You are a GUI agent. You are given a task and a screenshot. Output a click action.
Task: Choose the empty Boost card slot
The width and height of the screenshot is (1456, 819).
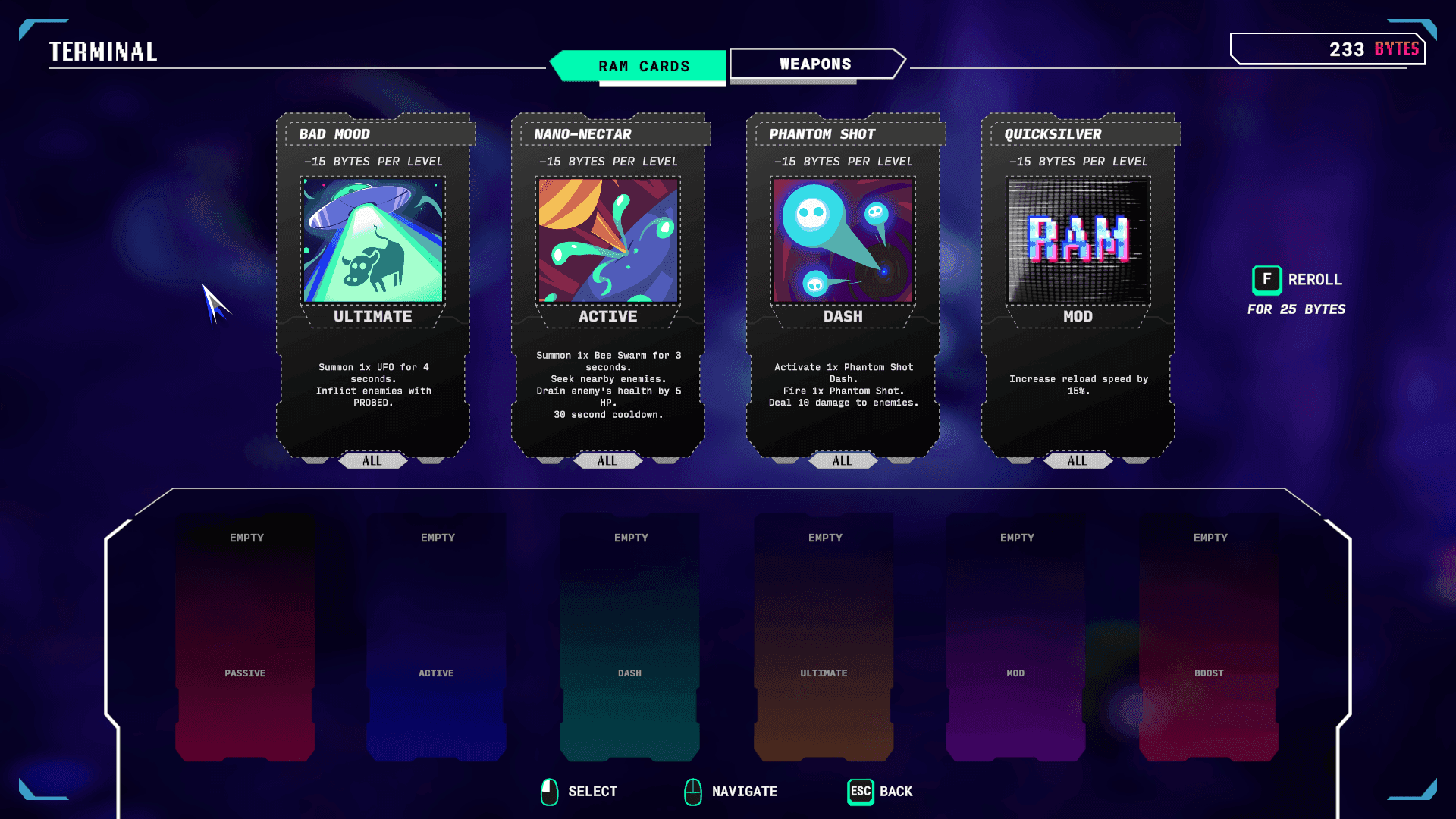click(x=1209, y=637)
